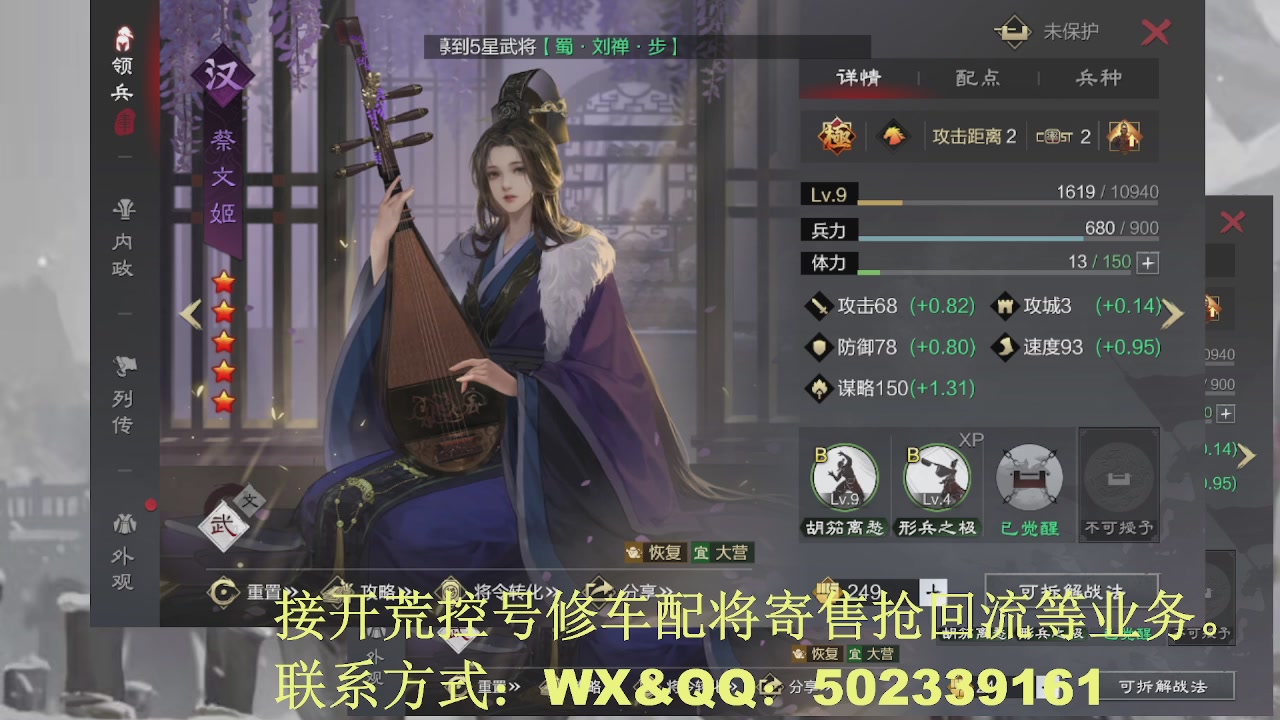This screenshot has width=1280, height=720.
Task: Switch to the 配点 tab
Action: click(x=976, y=77)
